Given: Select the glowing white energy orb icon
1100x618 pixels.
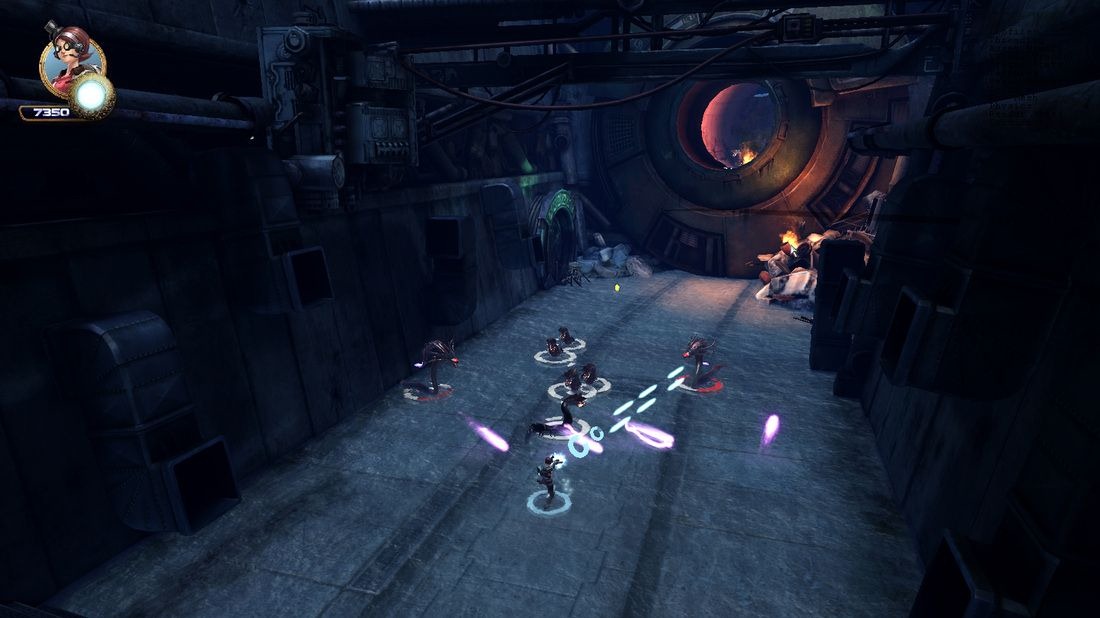Looking at the screenshot, I should click(x=93, y=96).
